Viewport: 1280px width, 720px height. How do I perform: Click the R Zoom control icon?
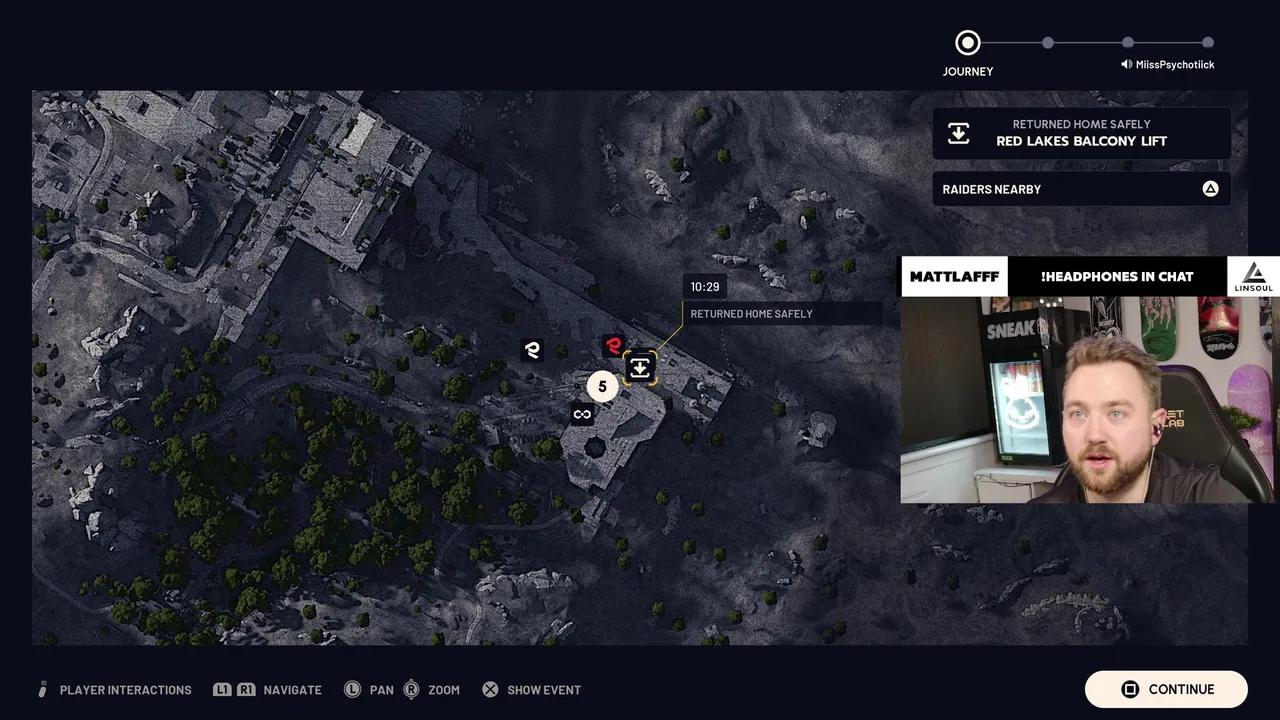pyautogui.click(x=411, y=689)
